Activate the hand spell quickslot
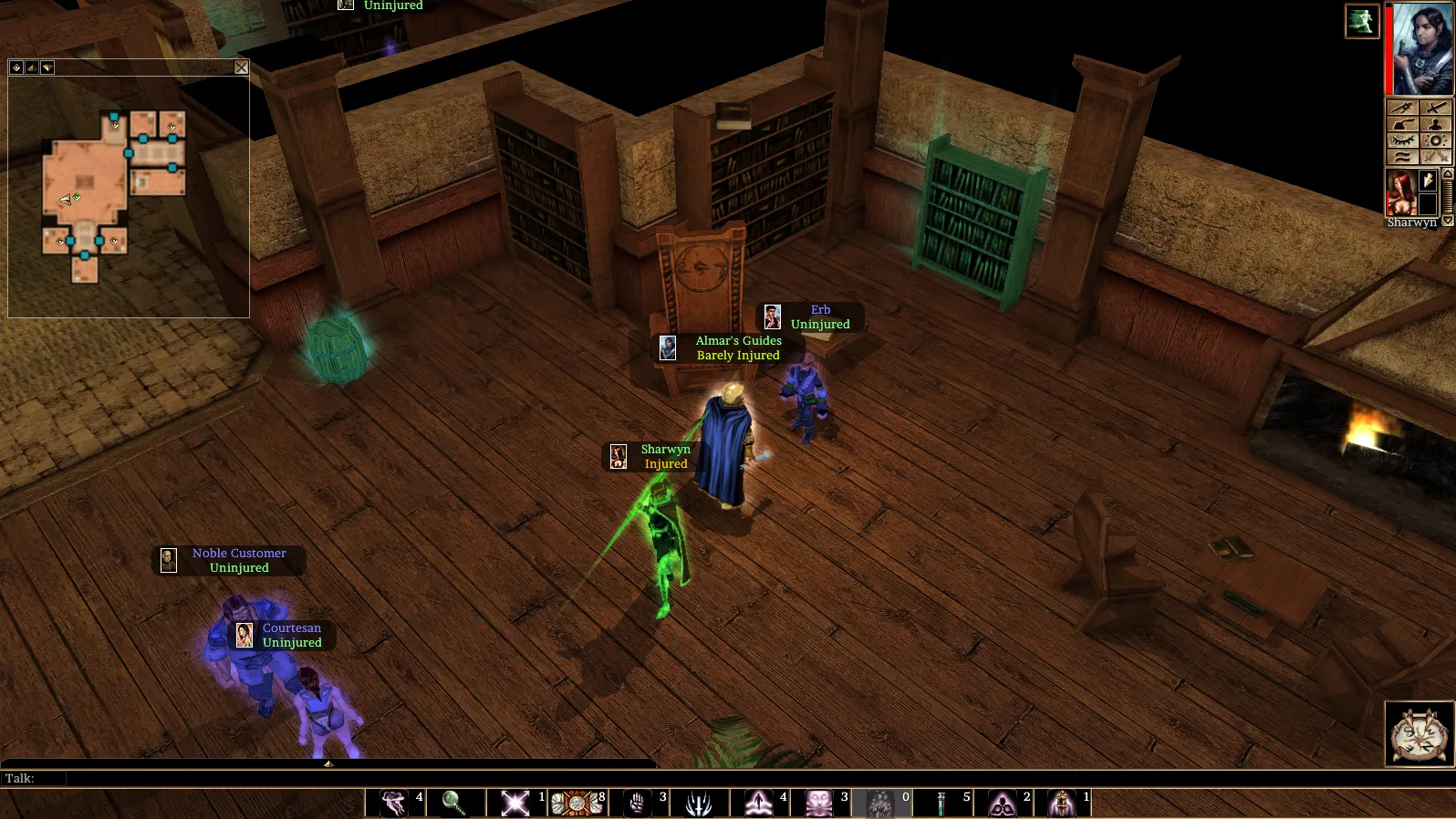This screenshot has width=1456, height=819. (x=638, y=803)
